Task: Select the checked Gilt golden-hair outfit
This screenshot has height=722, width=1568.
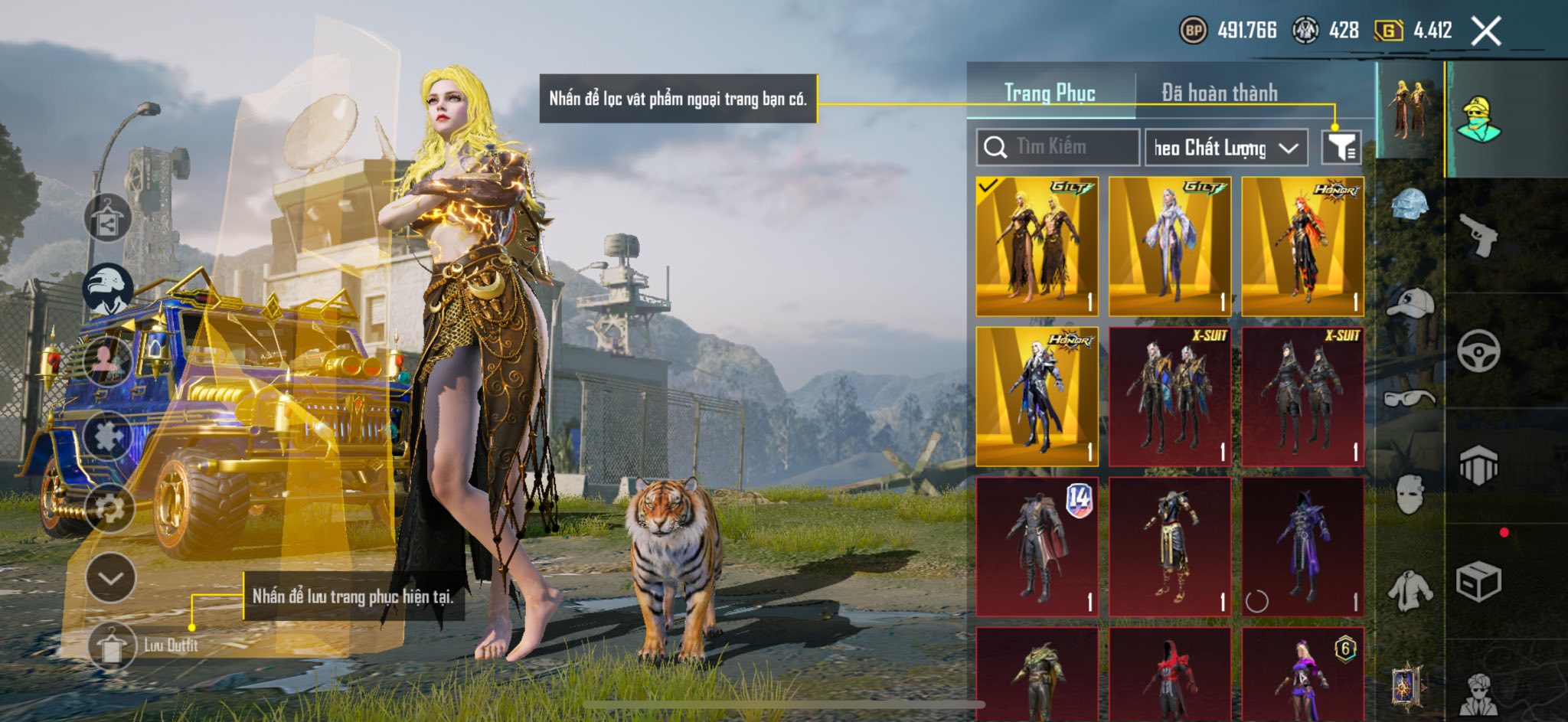Action: pyautogui.click(x=1037, y=246)
